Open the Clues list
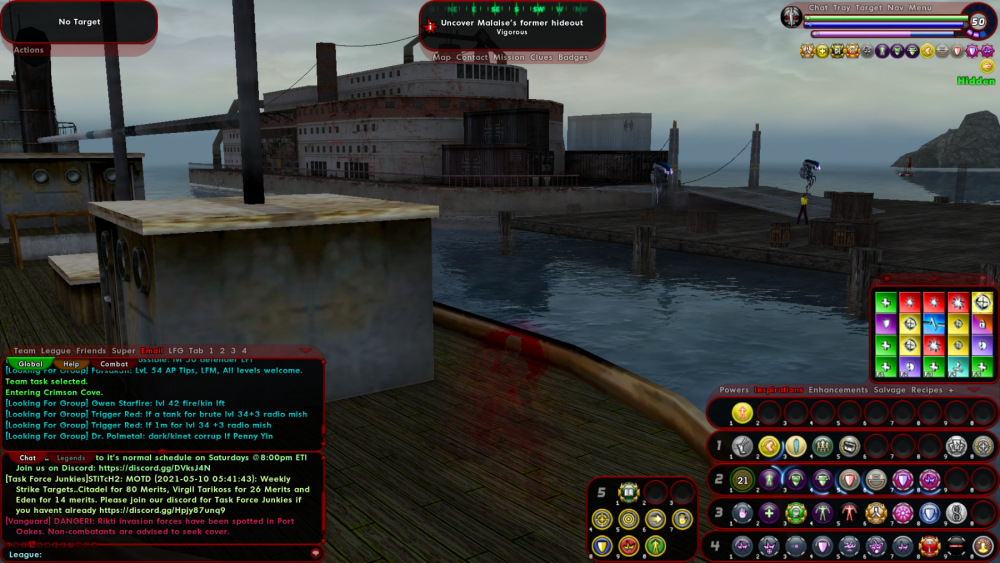 coord(541,58)
